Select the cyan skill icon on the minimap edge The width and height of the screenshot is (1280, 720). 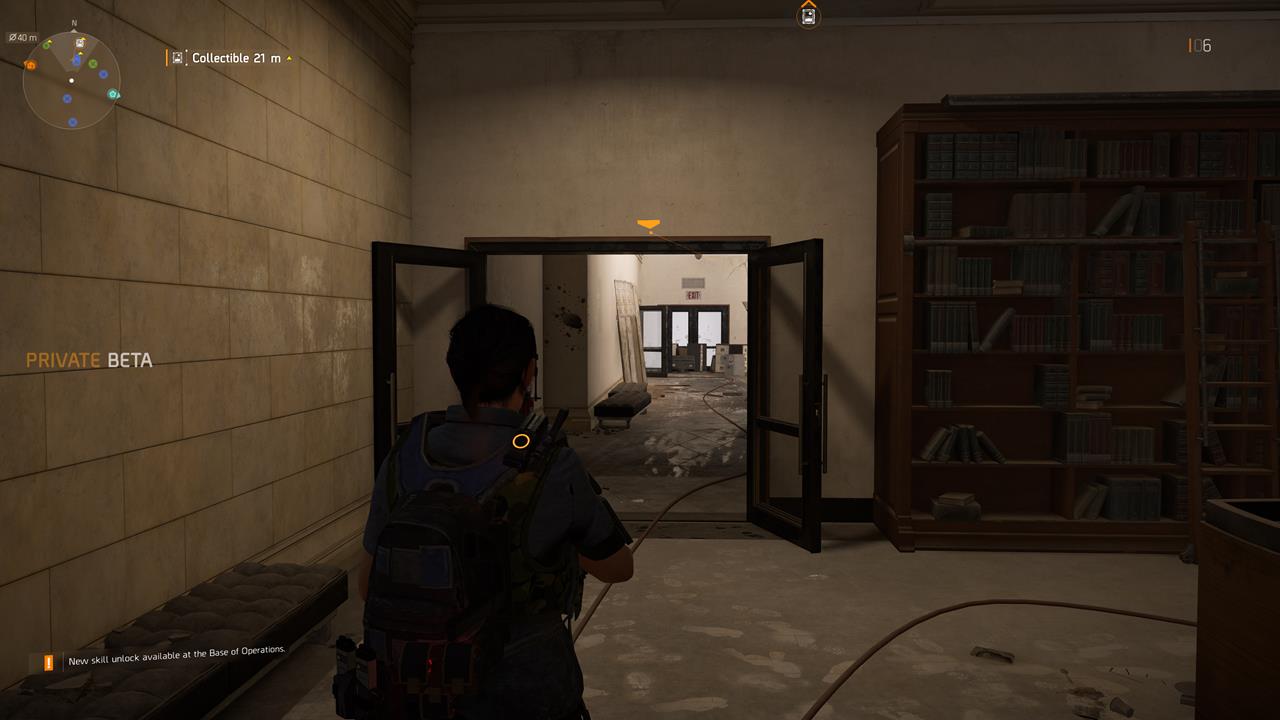point(113,94)
